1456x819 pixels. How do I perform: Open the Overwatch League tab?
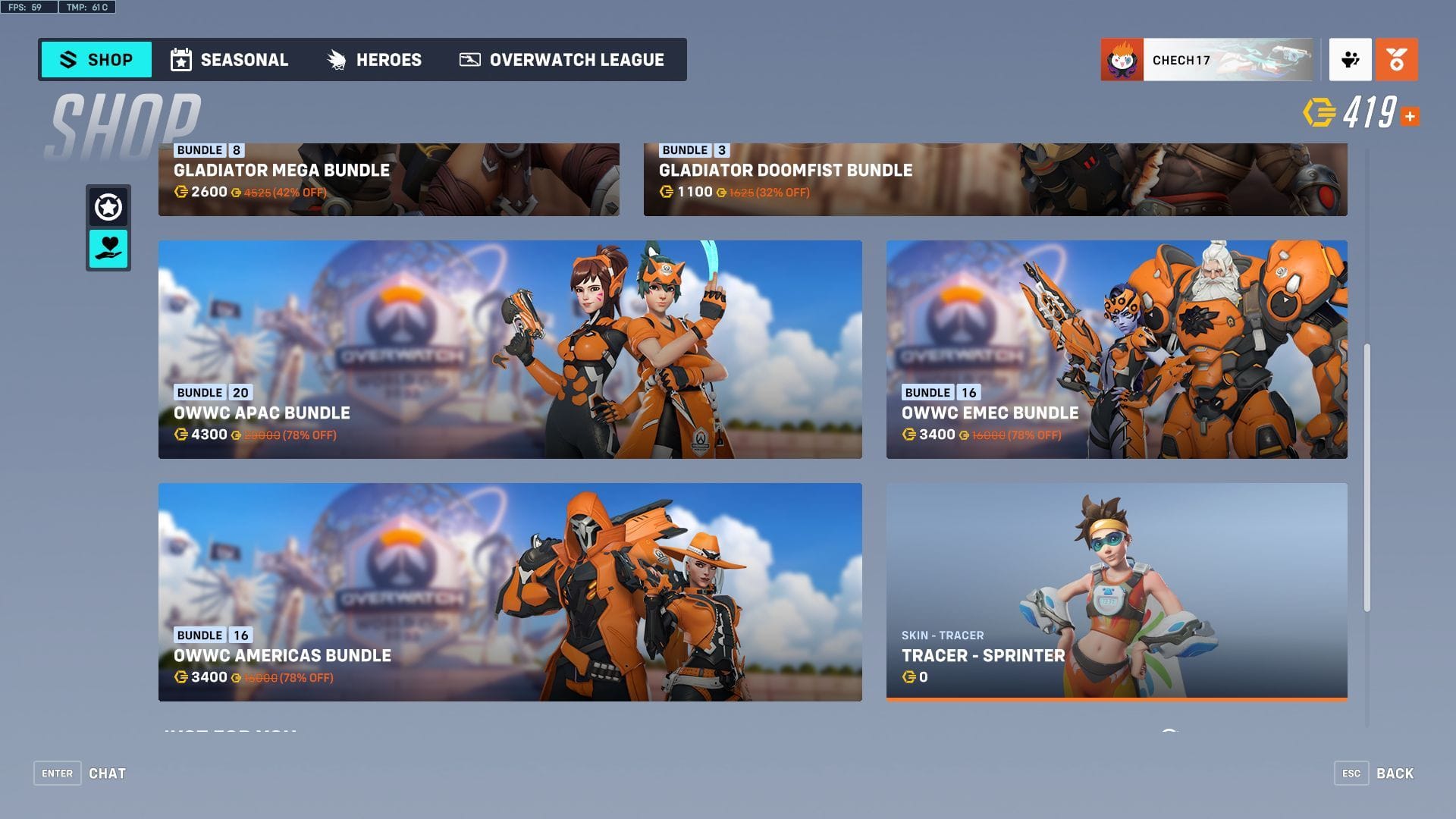point(562,60)
